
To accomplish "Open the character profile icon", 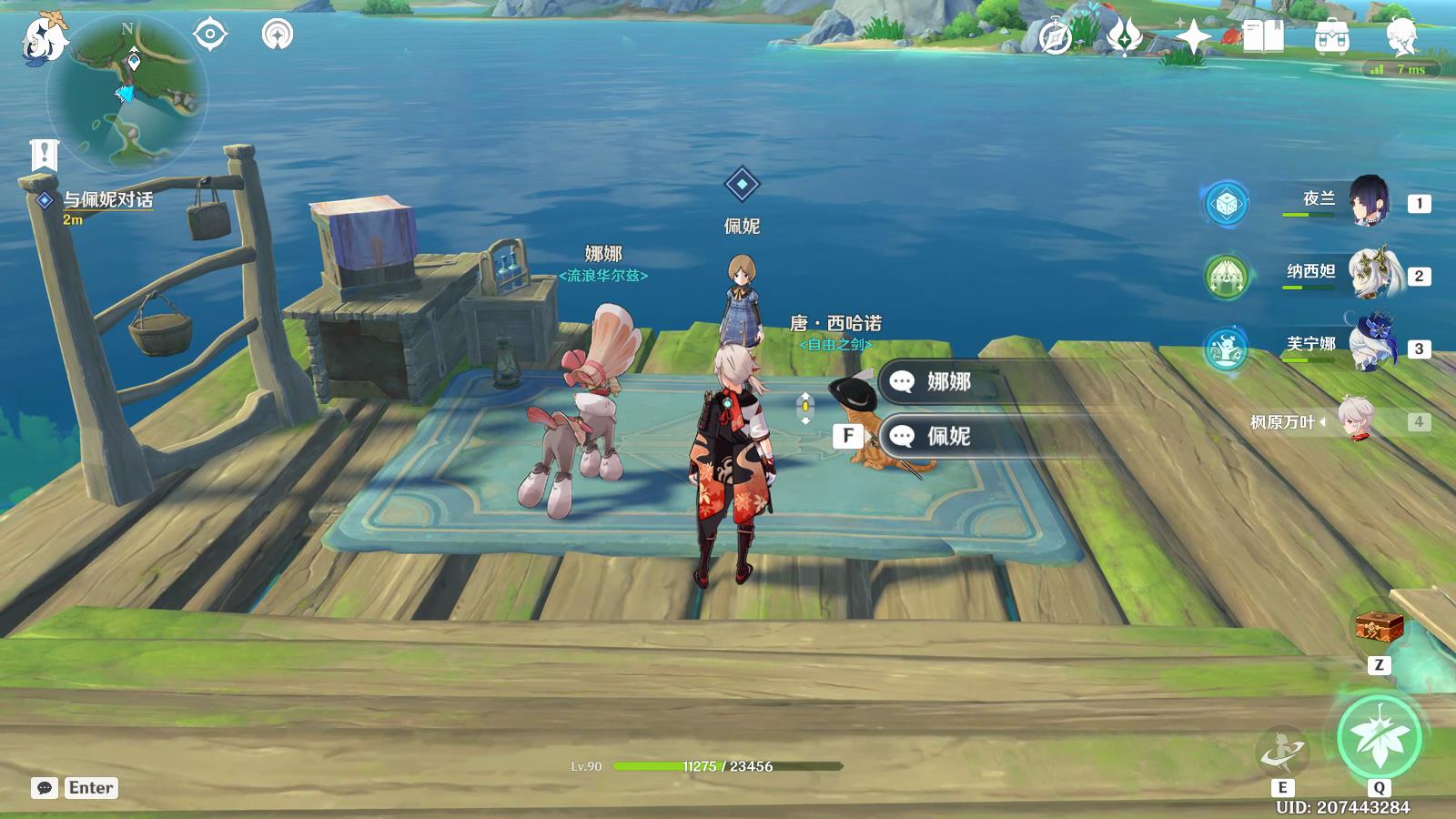I will (x=1401, y=37).
